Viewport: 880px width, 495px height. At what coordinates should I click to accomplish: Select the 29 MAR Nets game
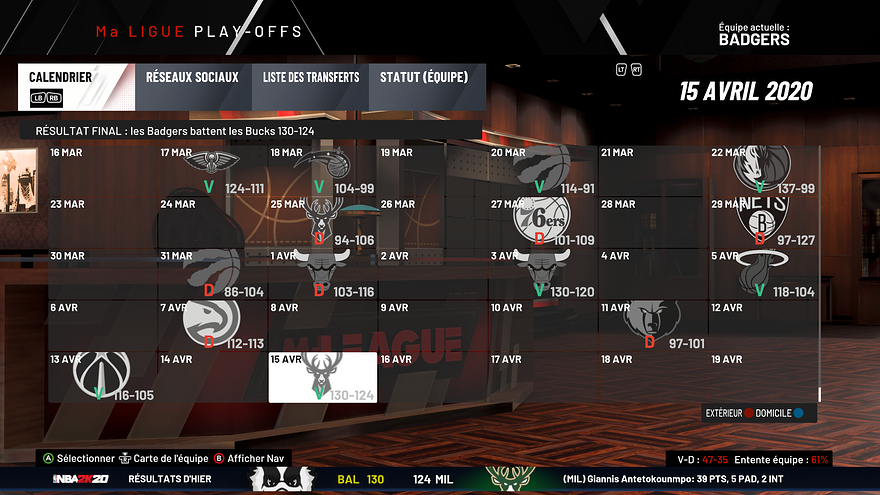762,222
